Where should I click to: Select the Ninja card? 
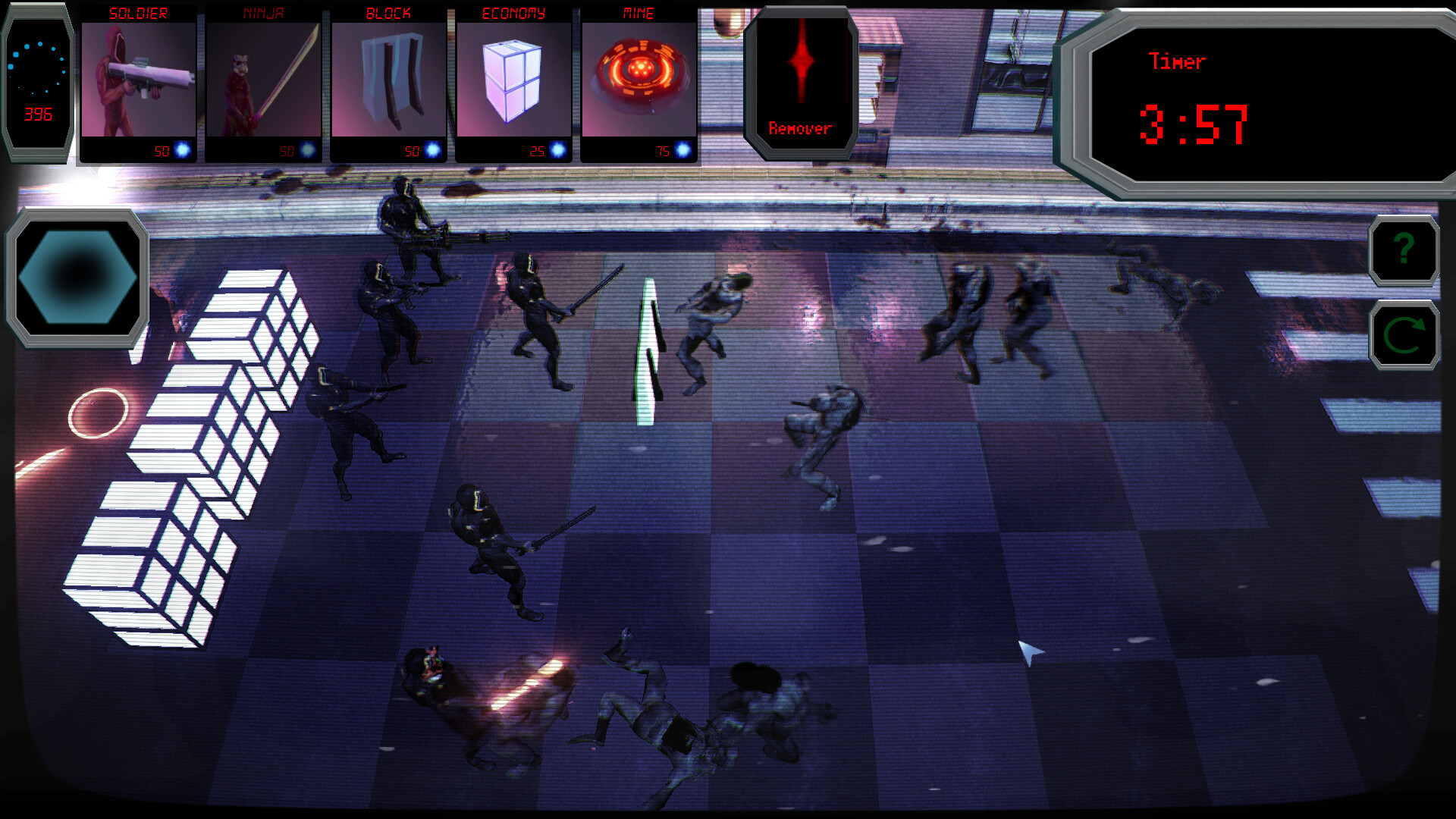(x=263, y=80)
